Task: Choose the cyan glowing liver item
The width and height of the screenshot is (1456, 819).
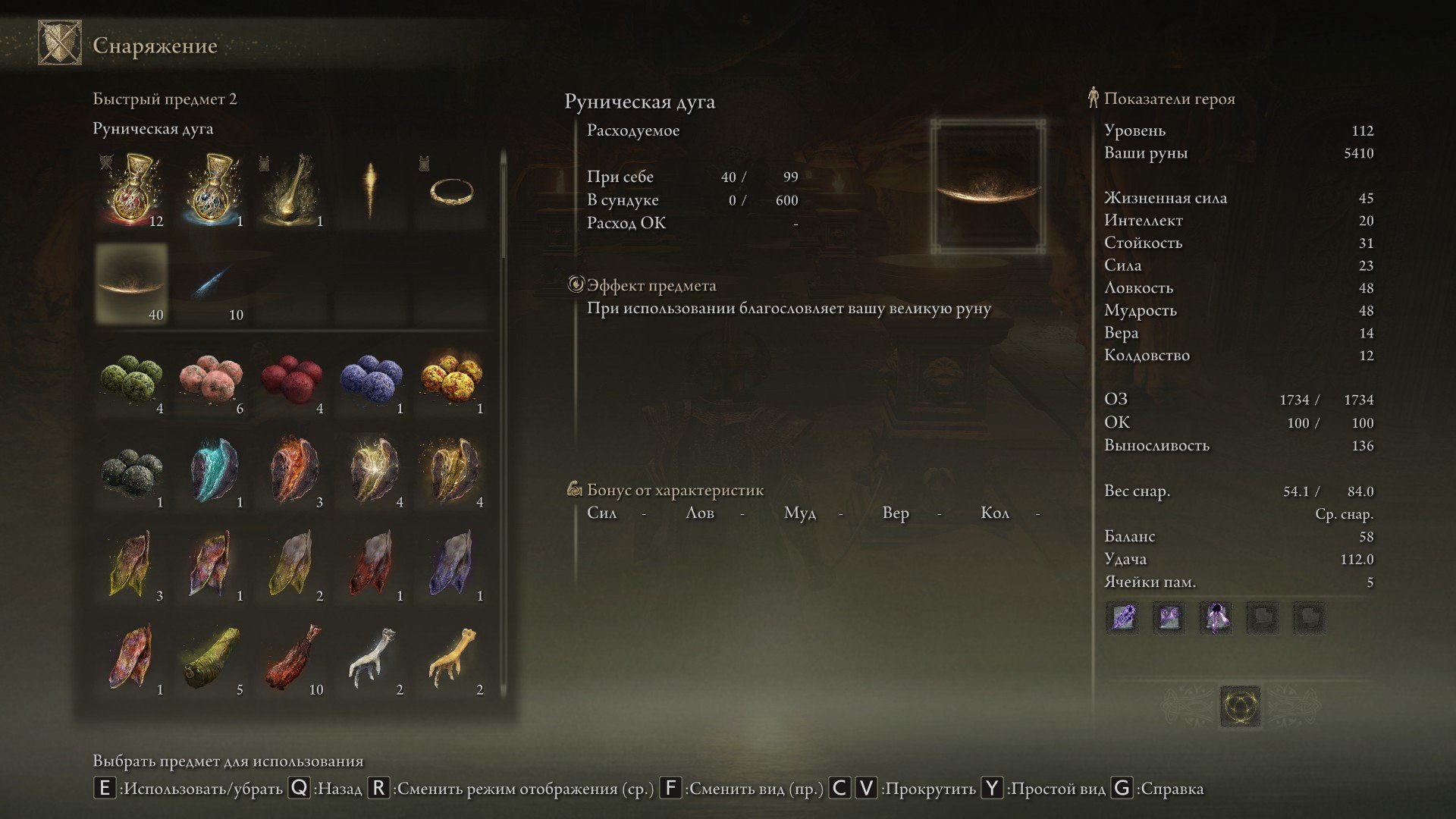Action: click(x=212, y=472)
